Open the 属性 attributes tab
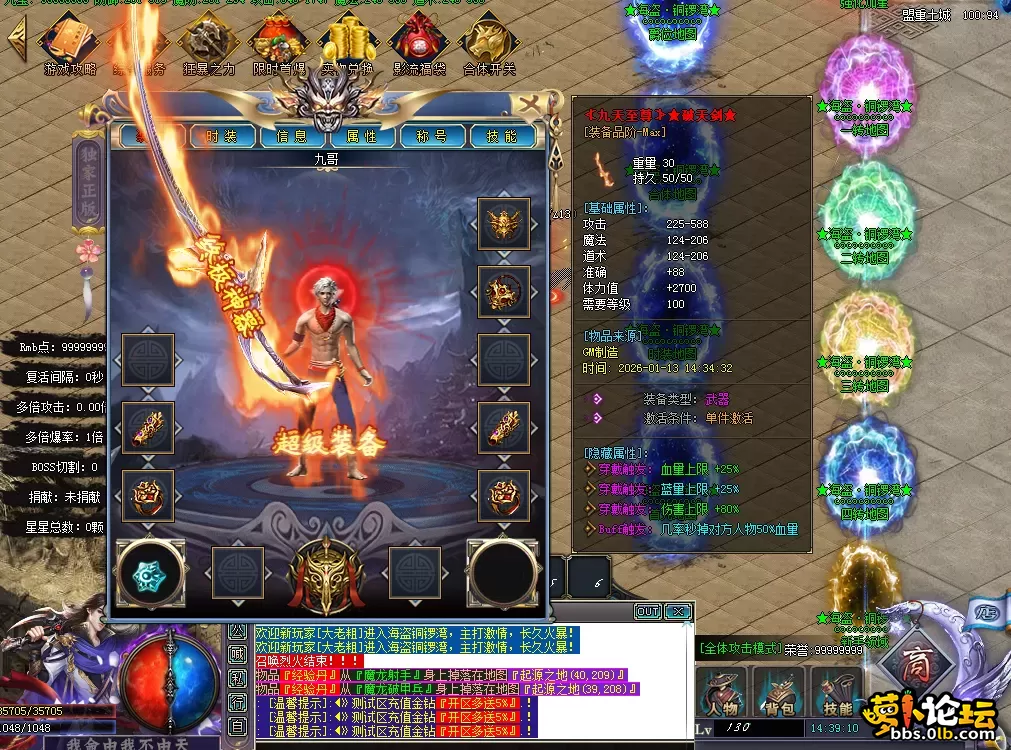 (361, 137)
